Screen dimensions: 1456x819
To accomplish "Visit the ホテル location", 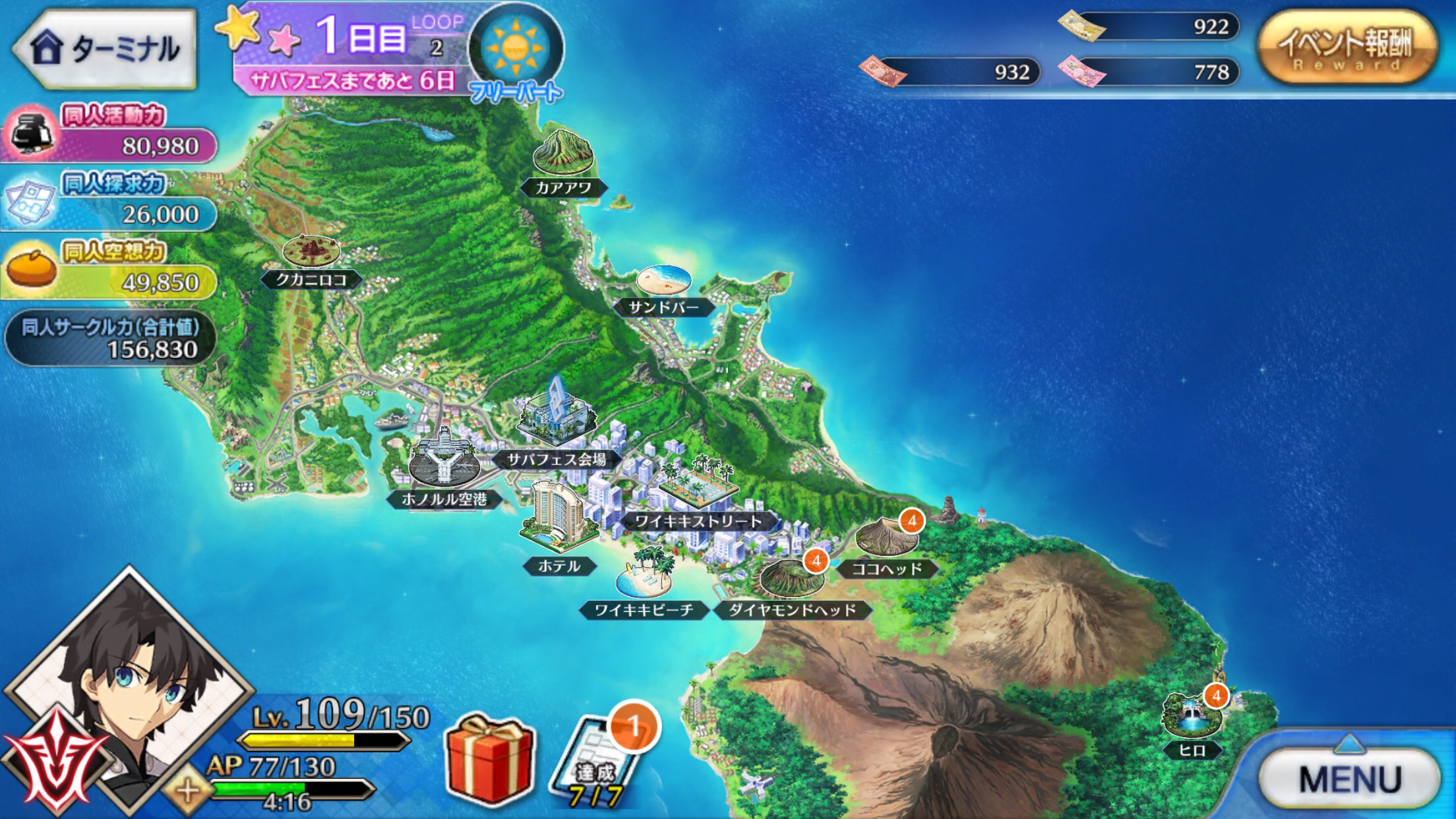I will pyautogui.click(x=559, y=521).
